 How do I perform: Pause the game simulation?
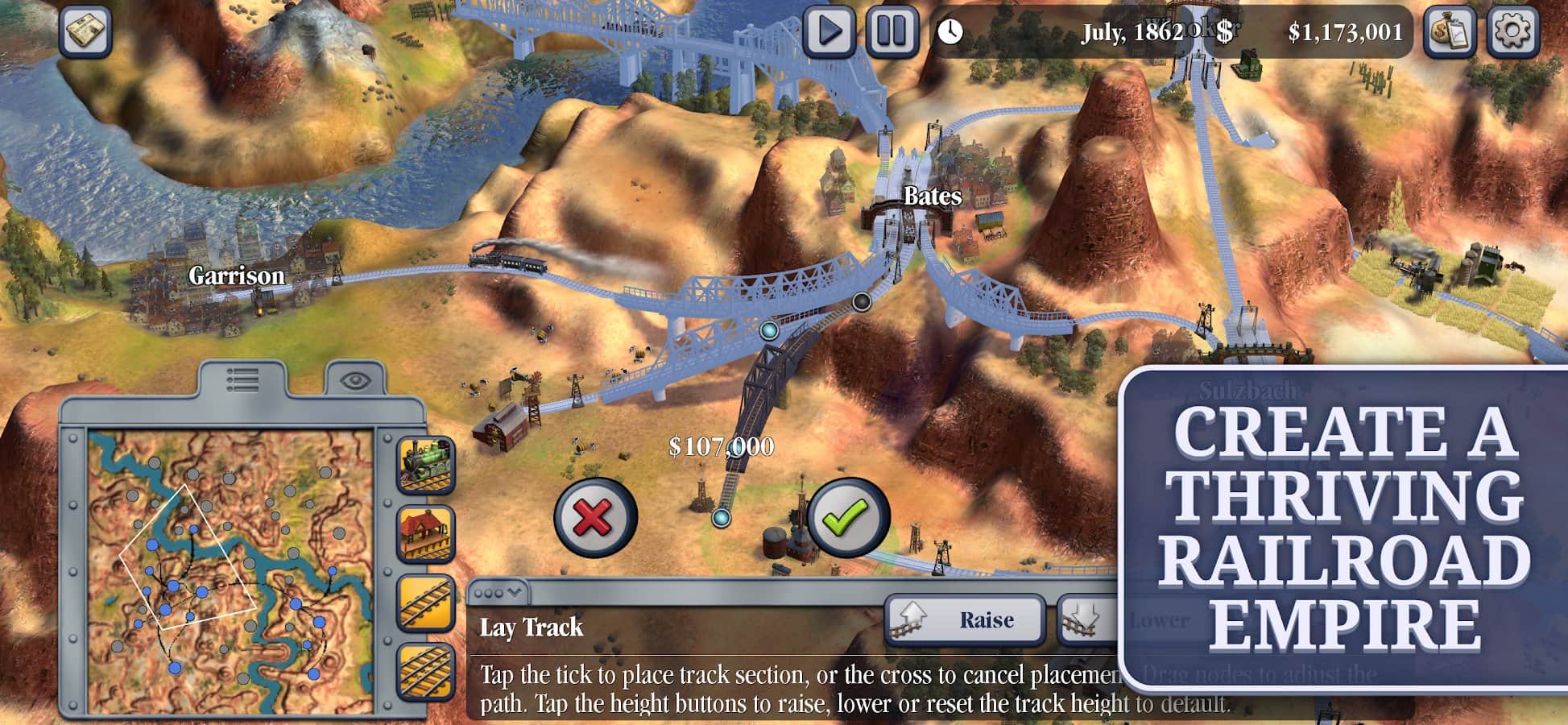click(x=892, y=31)
